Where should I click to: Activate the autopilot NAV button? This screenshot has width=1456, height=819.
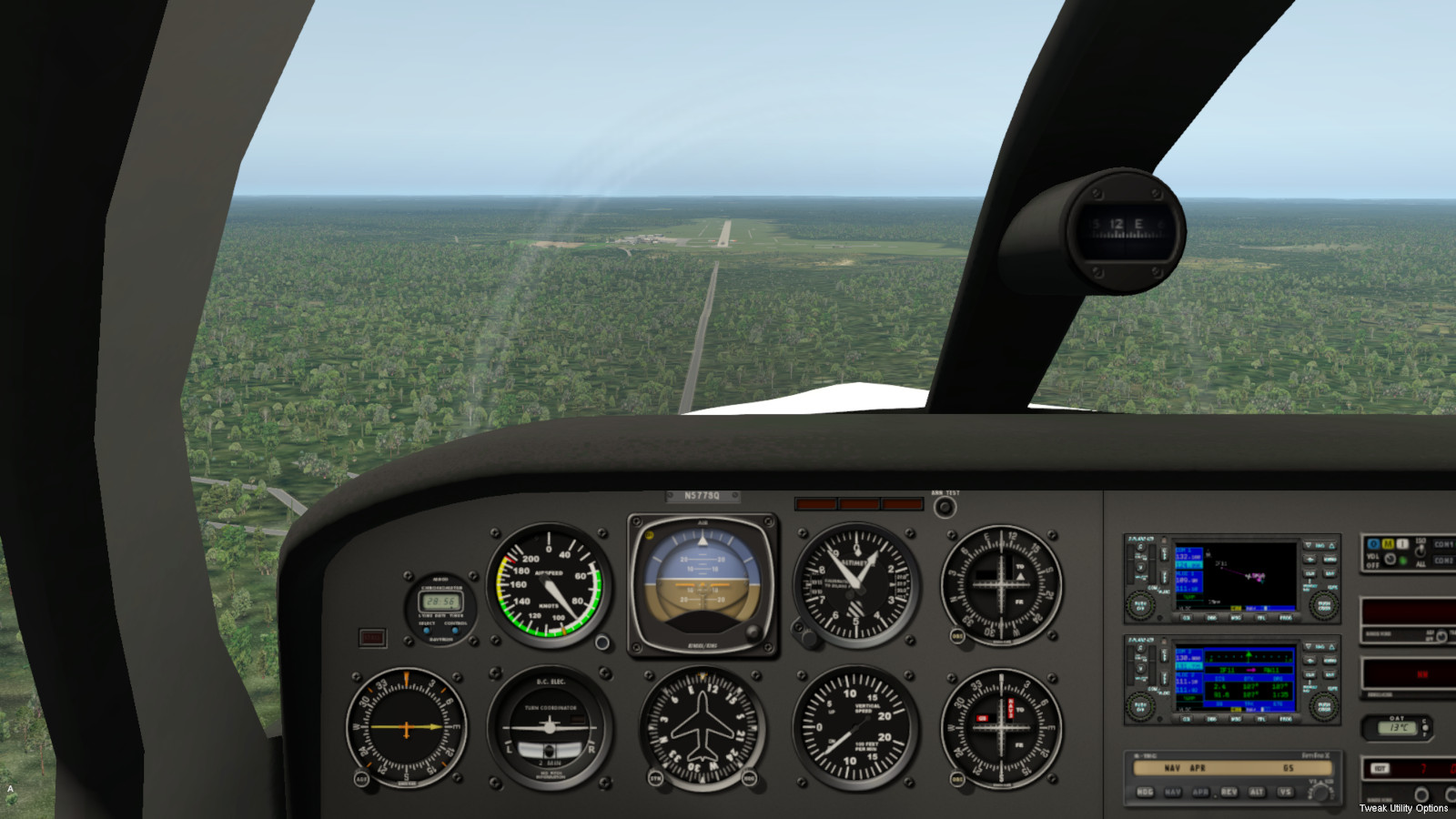click(1173, 792)
